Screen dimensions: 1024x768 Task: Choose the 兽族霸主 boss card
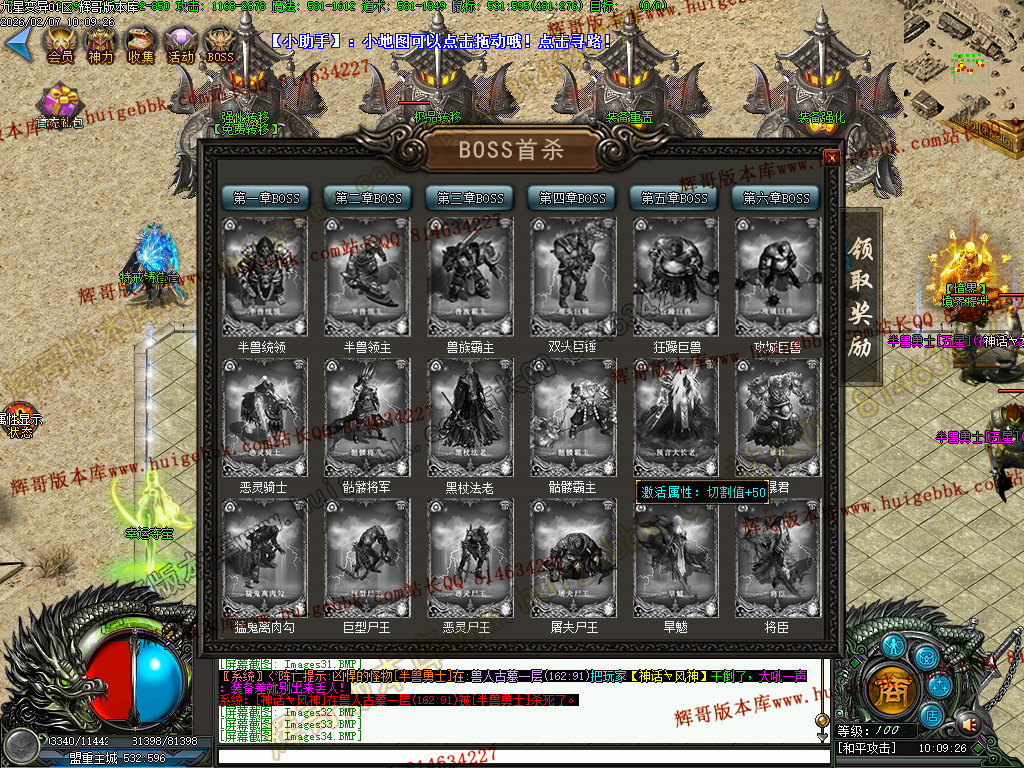tap(469, 277)
